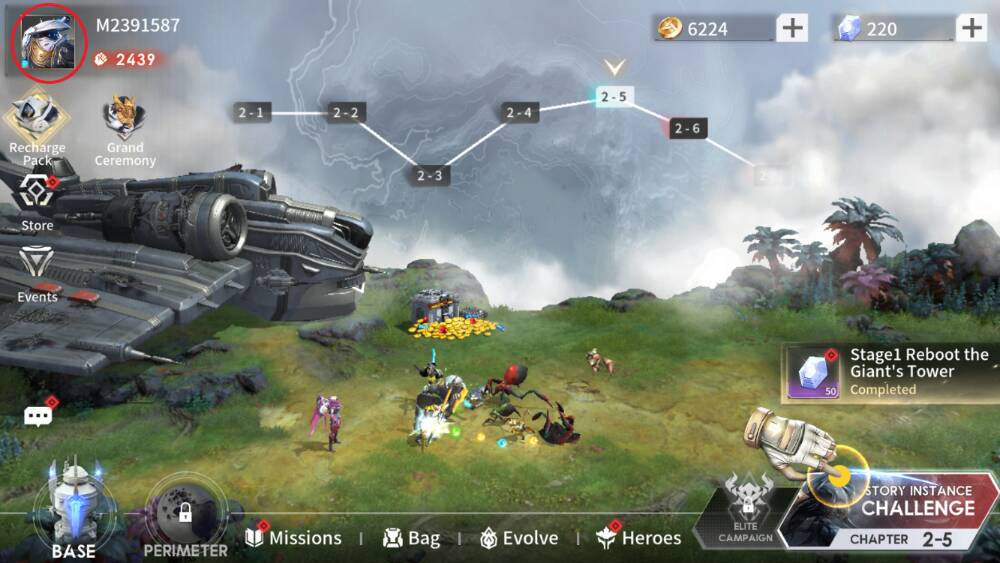Open the Missions menu
The height and width of the screenshot is (563, 1000).
(294, 538)
